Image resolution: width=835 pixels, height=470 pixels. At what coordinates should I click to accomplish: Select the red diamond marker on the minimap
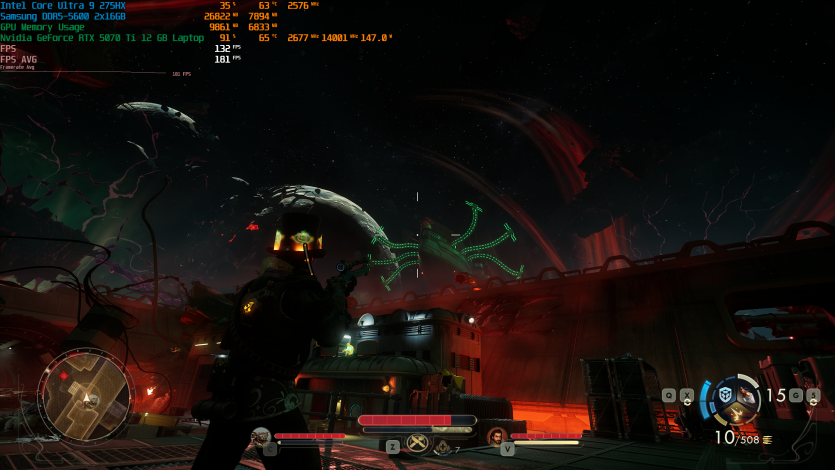(64, 373)
